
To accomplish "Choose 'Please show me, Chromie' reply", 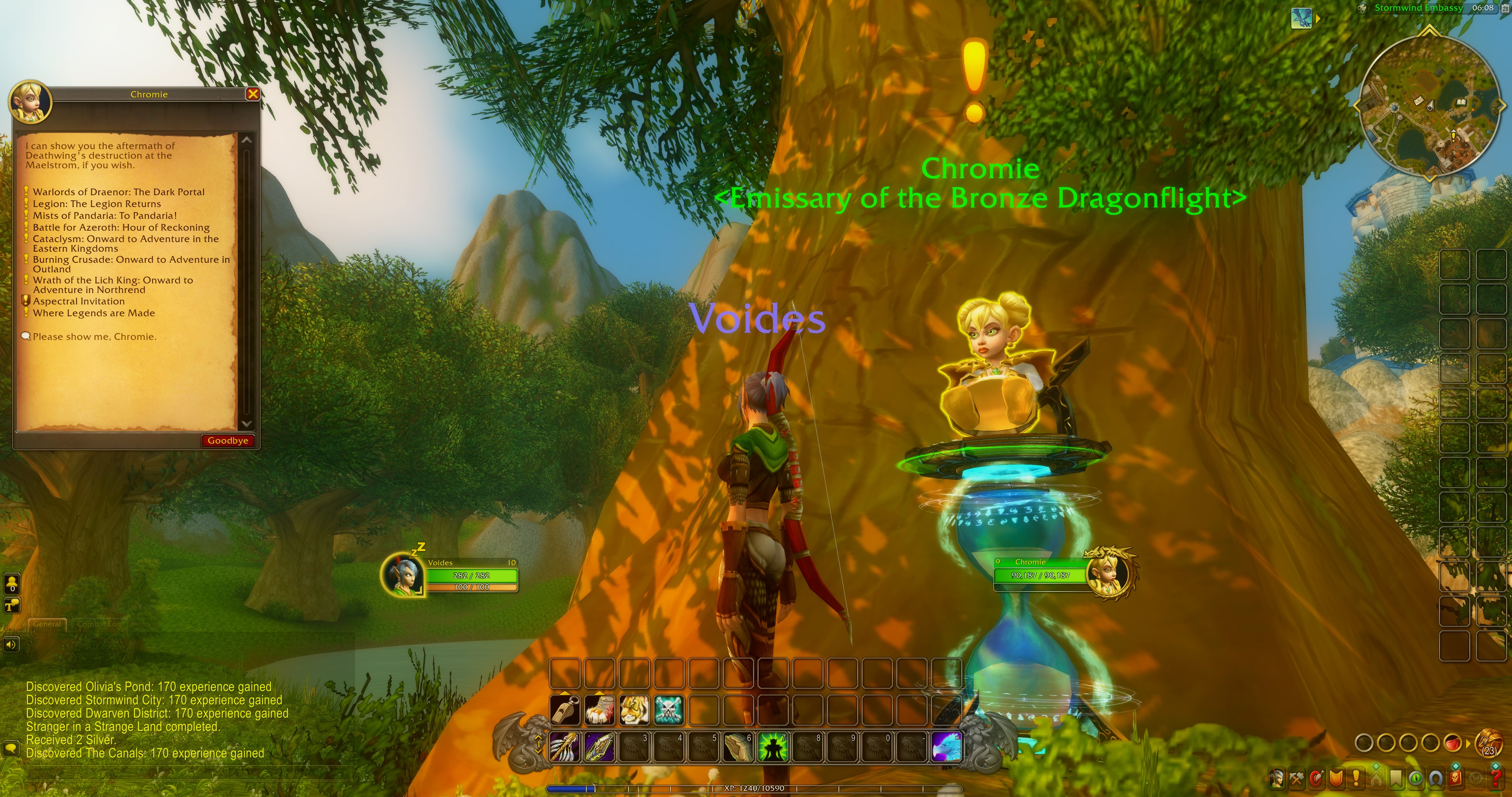I will pos(94,337).
